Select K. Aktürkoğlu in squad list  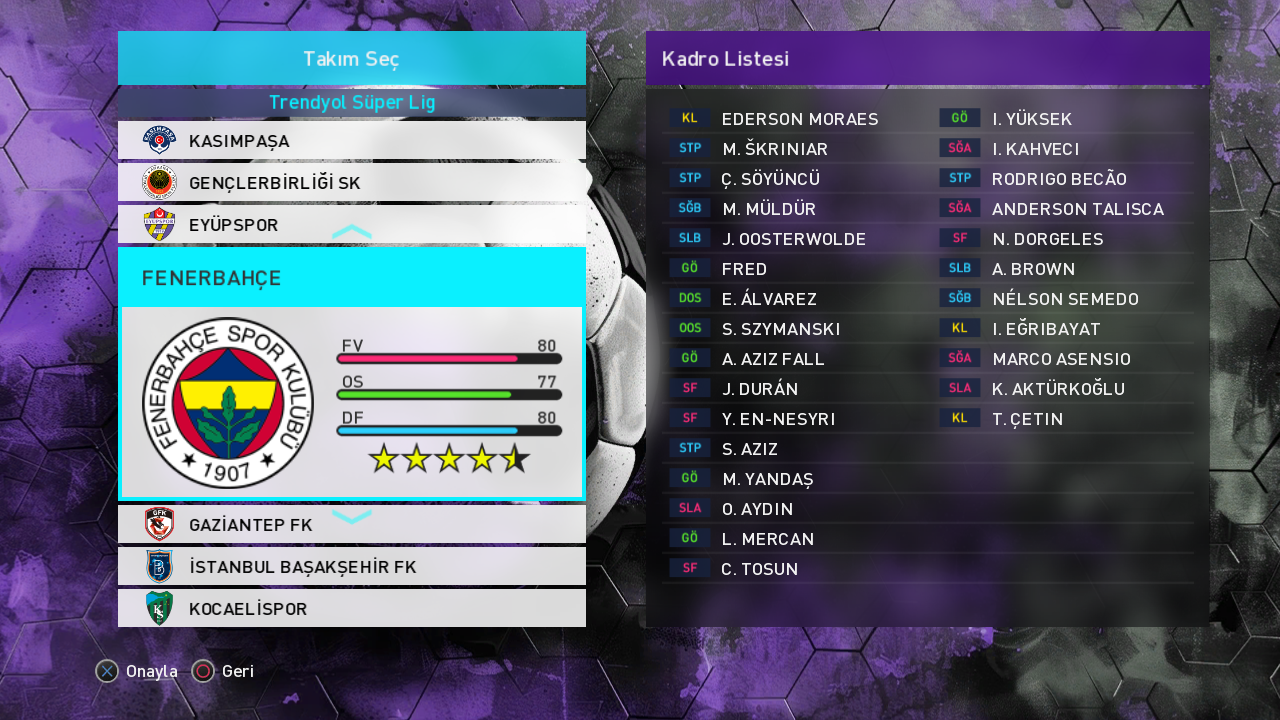point(1058,389)
